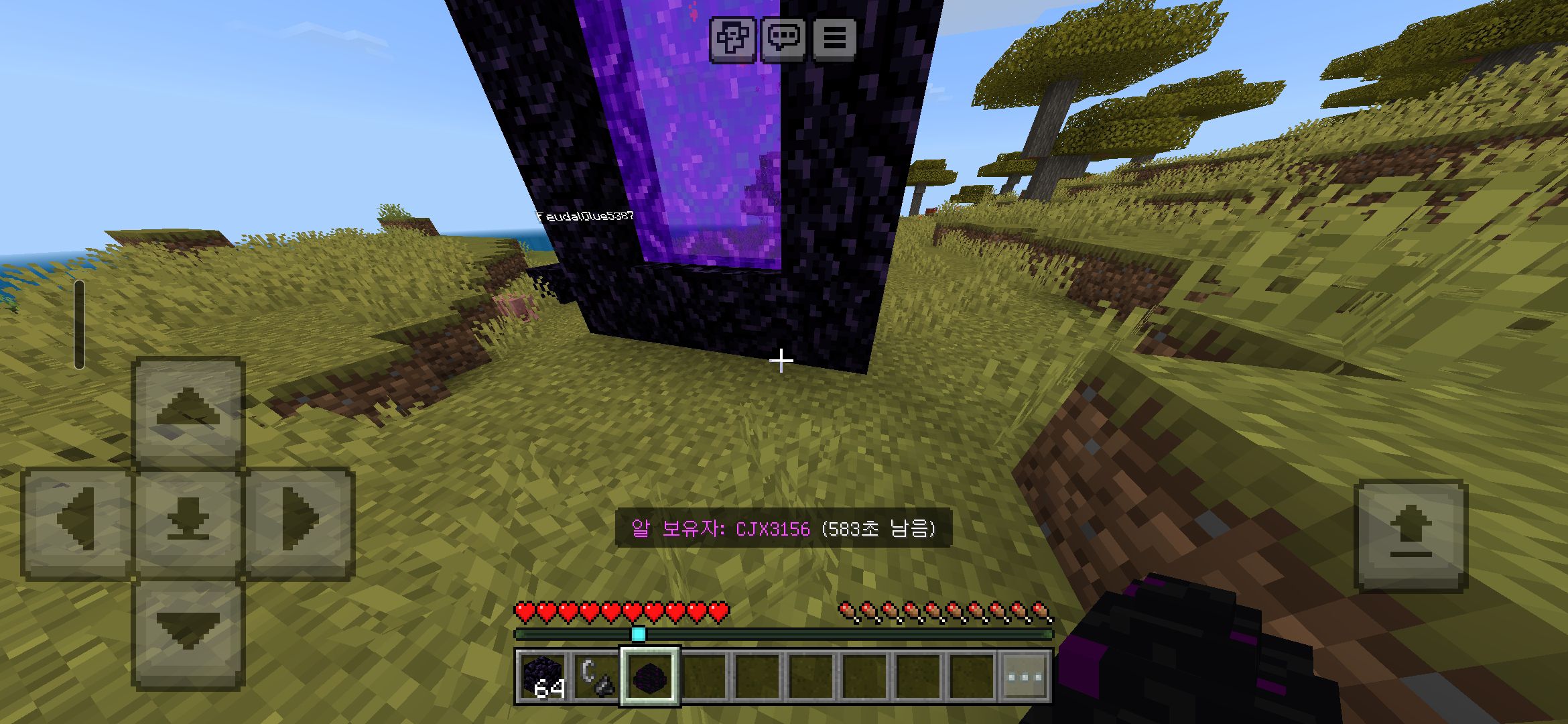Open the chat speech-bubble button
This screenshot has width=1568, height=724.
783,38
